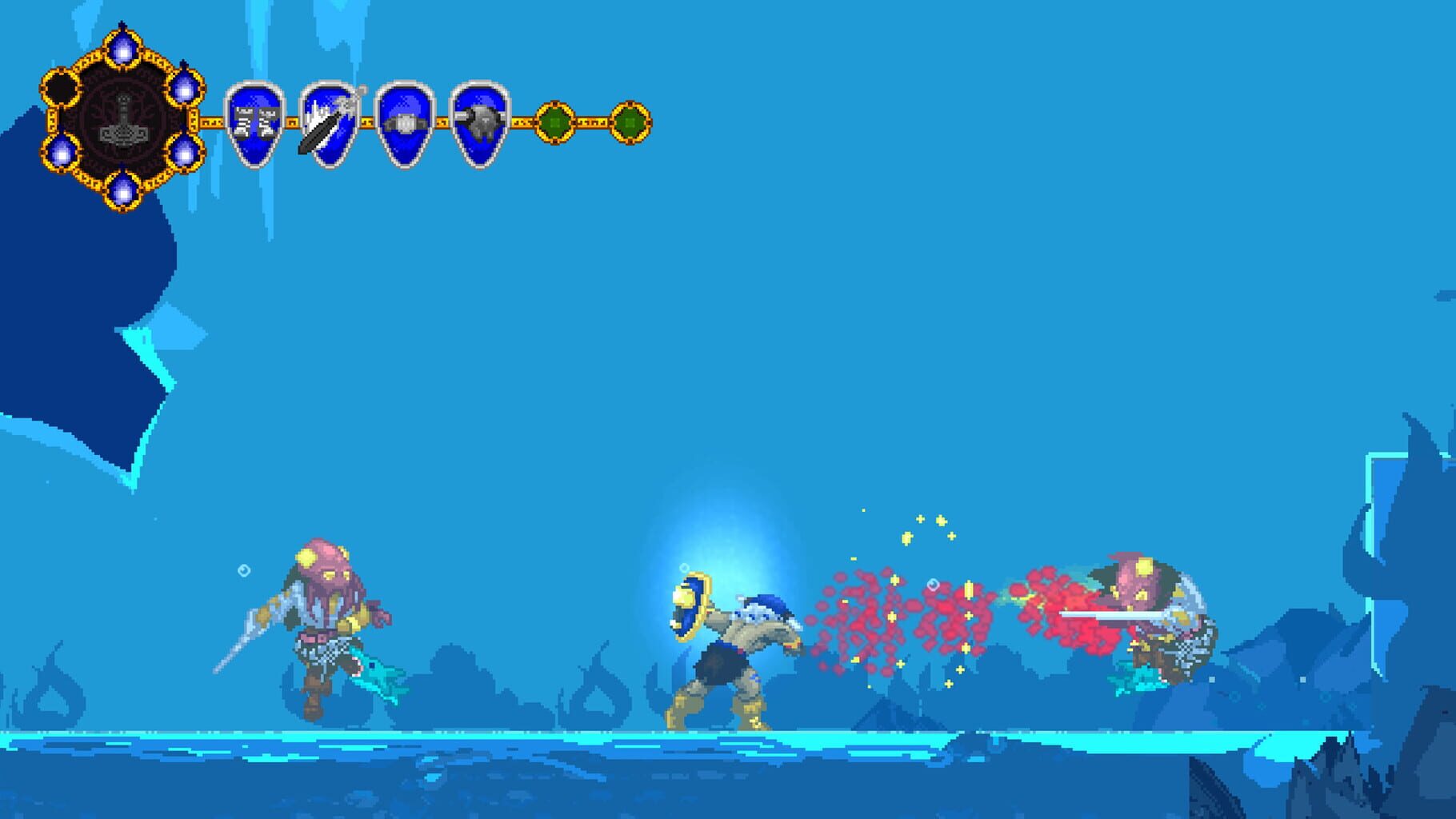Viewport: 1456px width, 819px height.
Task: Click the blue gem on the gold chain
Action: click(186, 90)
